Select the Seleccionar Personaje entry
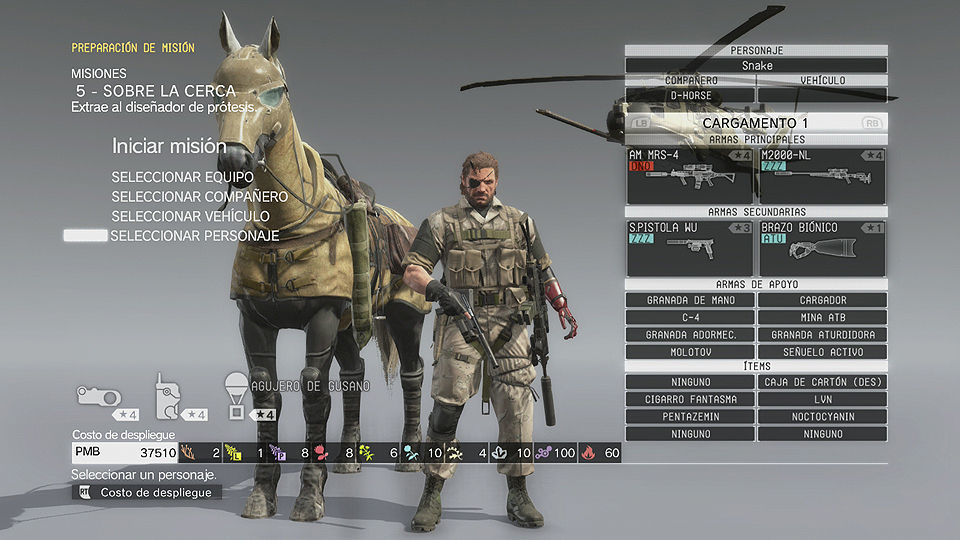Image resolution: width=960 pixels, height=540 pixels. tap(194, 236)
